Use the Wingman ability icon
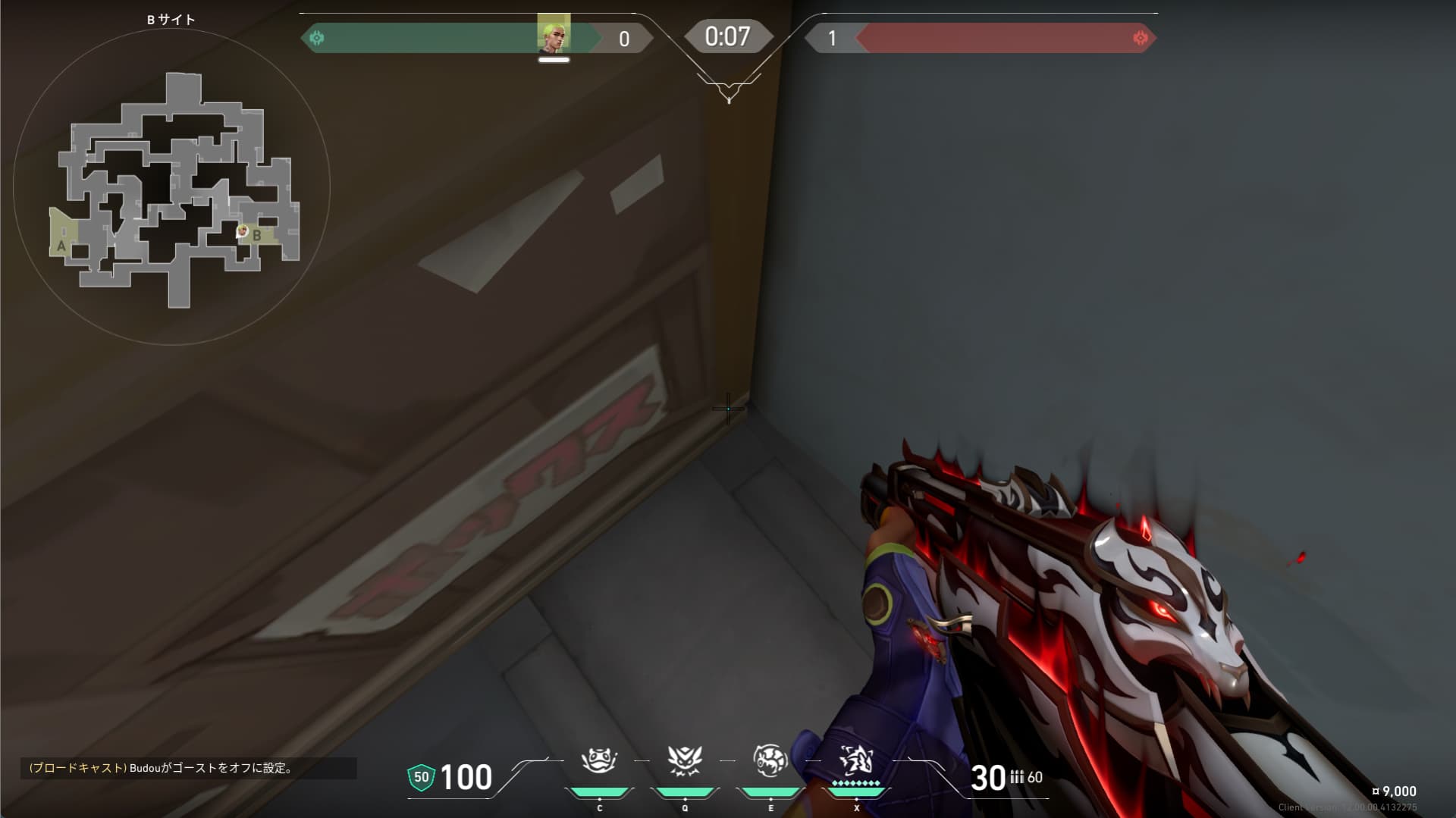Viewport: 1456px width, 818px height. click(685, 761)
